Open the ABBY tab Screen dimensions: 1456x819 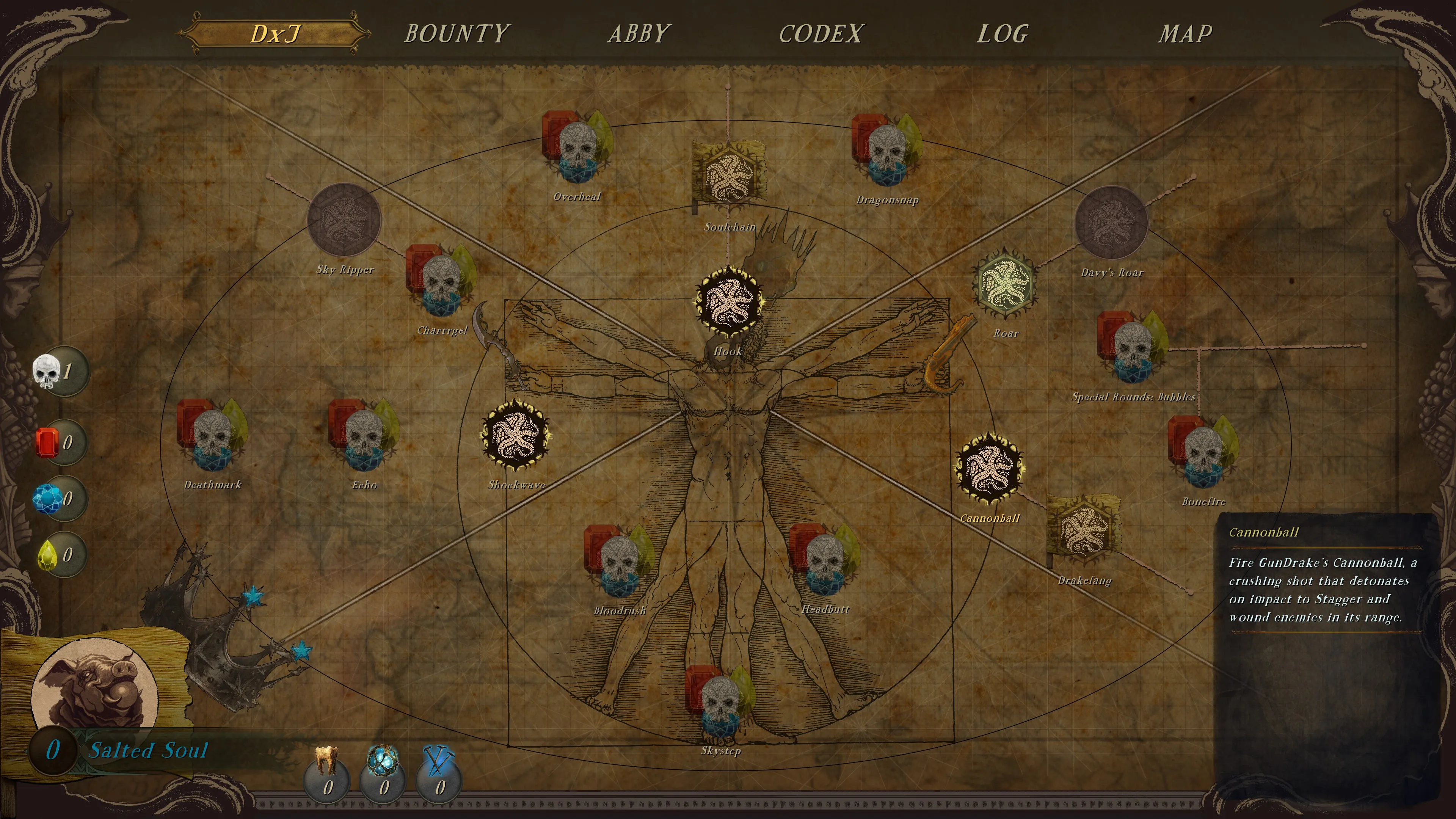pyautogui.click(x=639, y=34)
